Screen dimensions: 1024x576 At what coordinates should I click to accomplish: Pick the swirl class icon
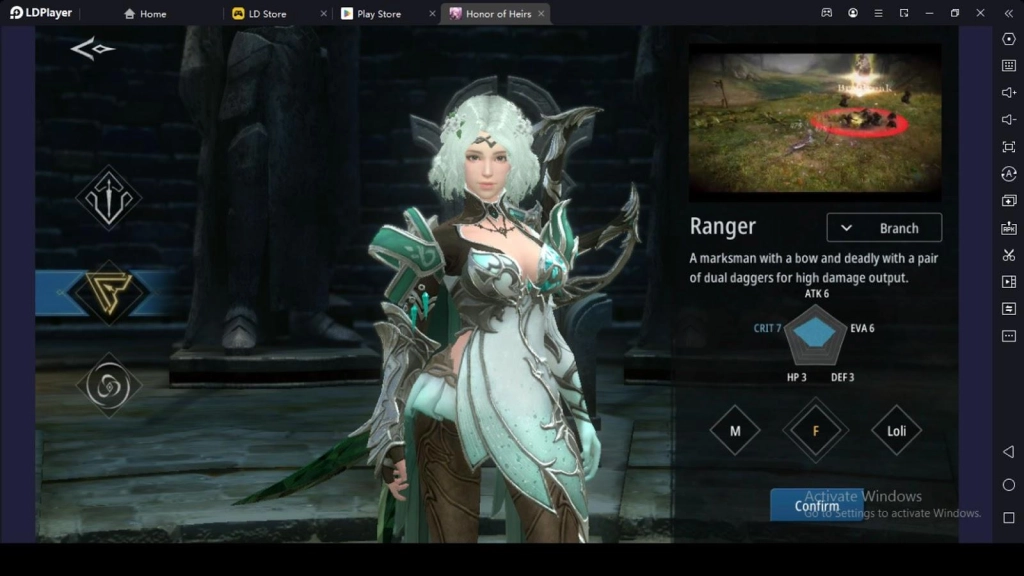(108, 385)
